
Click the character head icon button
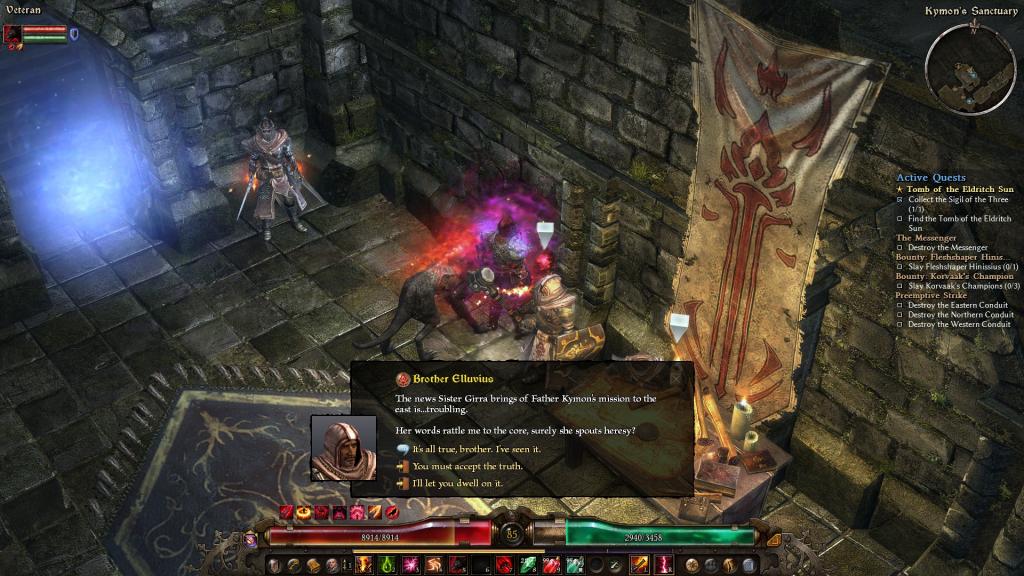[332, 565]
